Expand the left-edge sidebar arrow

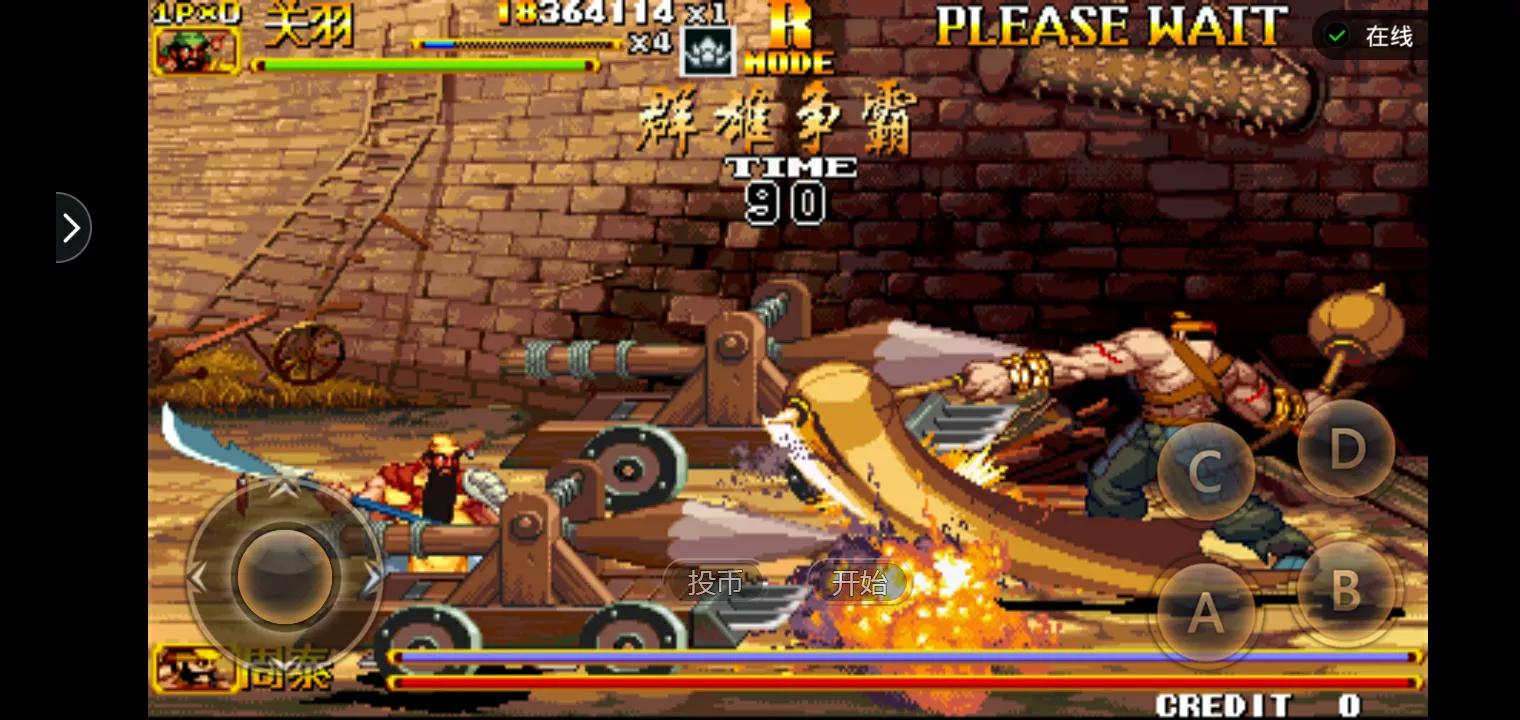70,227
